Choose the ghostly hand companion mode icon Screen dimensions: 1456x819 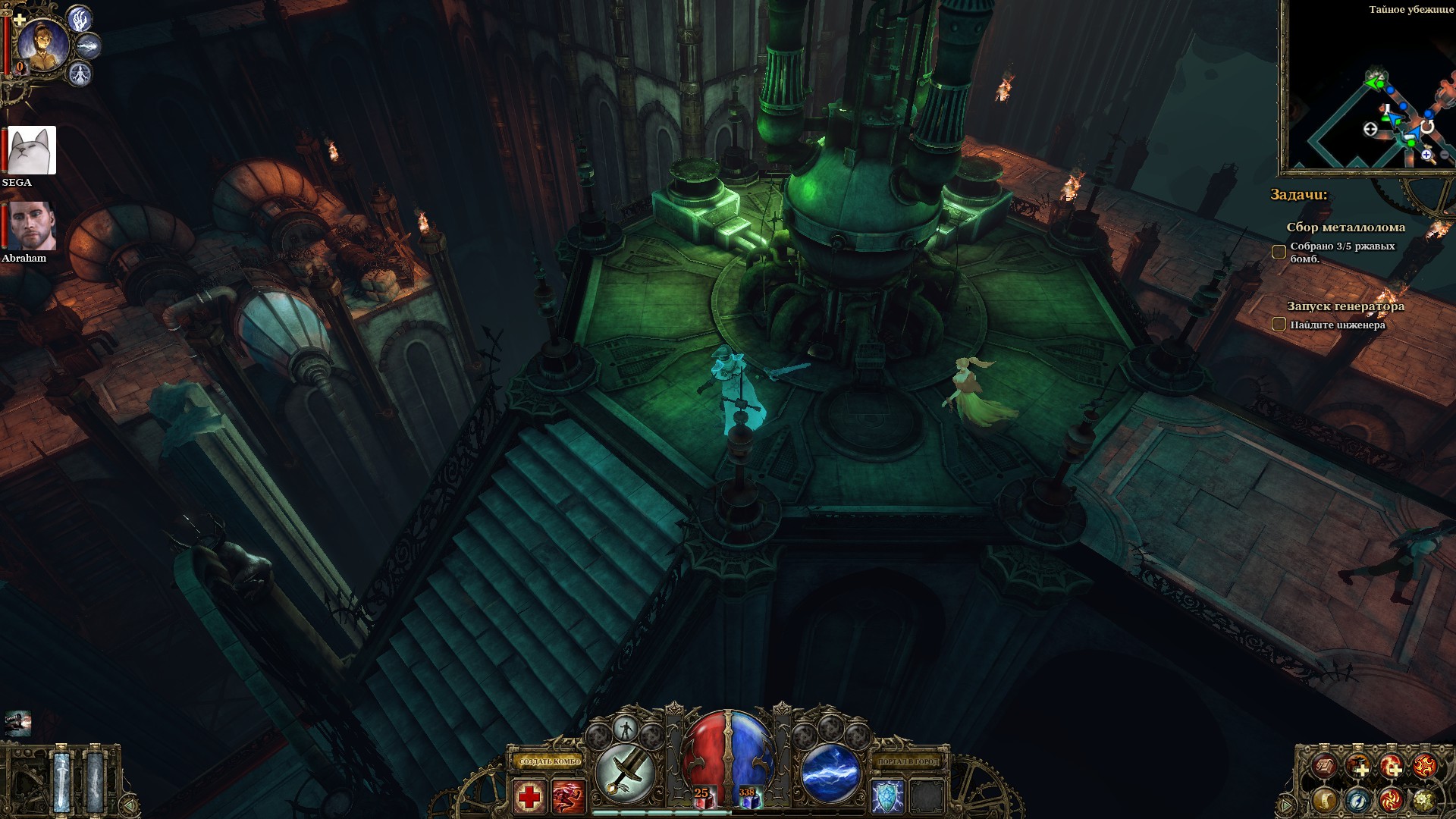click(80, 18)
